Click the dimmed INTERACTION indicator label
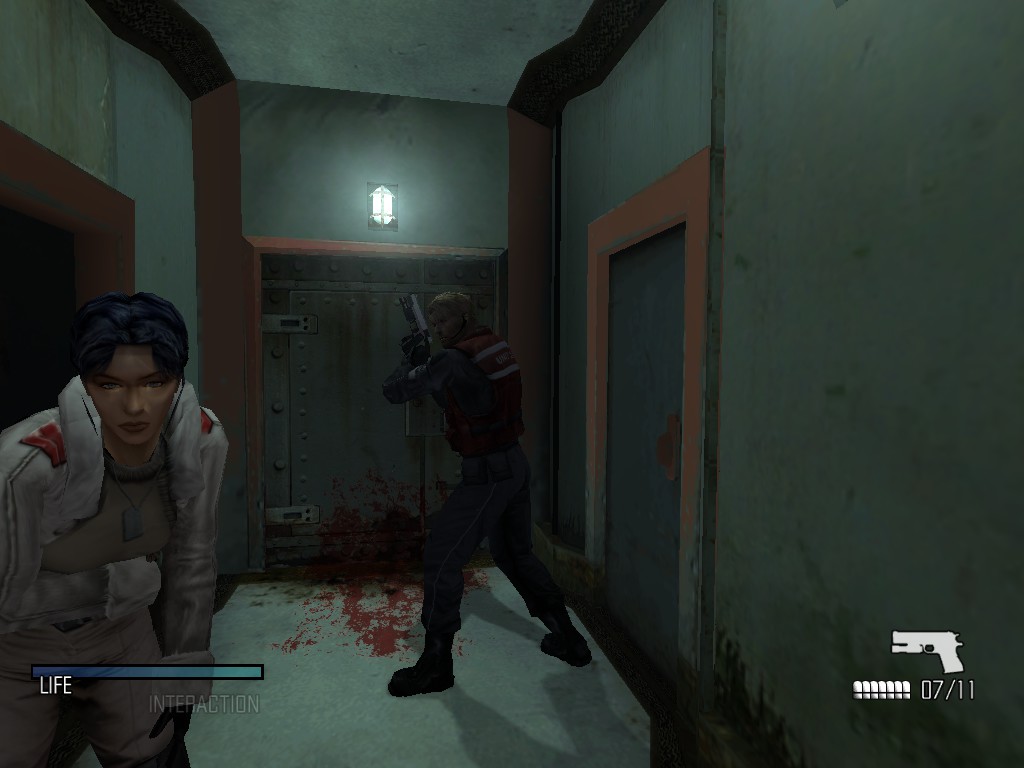This screenshot has width=1024, height=768. coord(204,704)
